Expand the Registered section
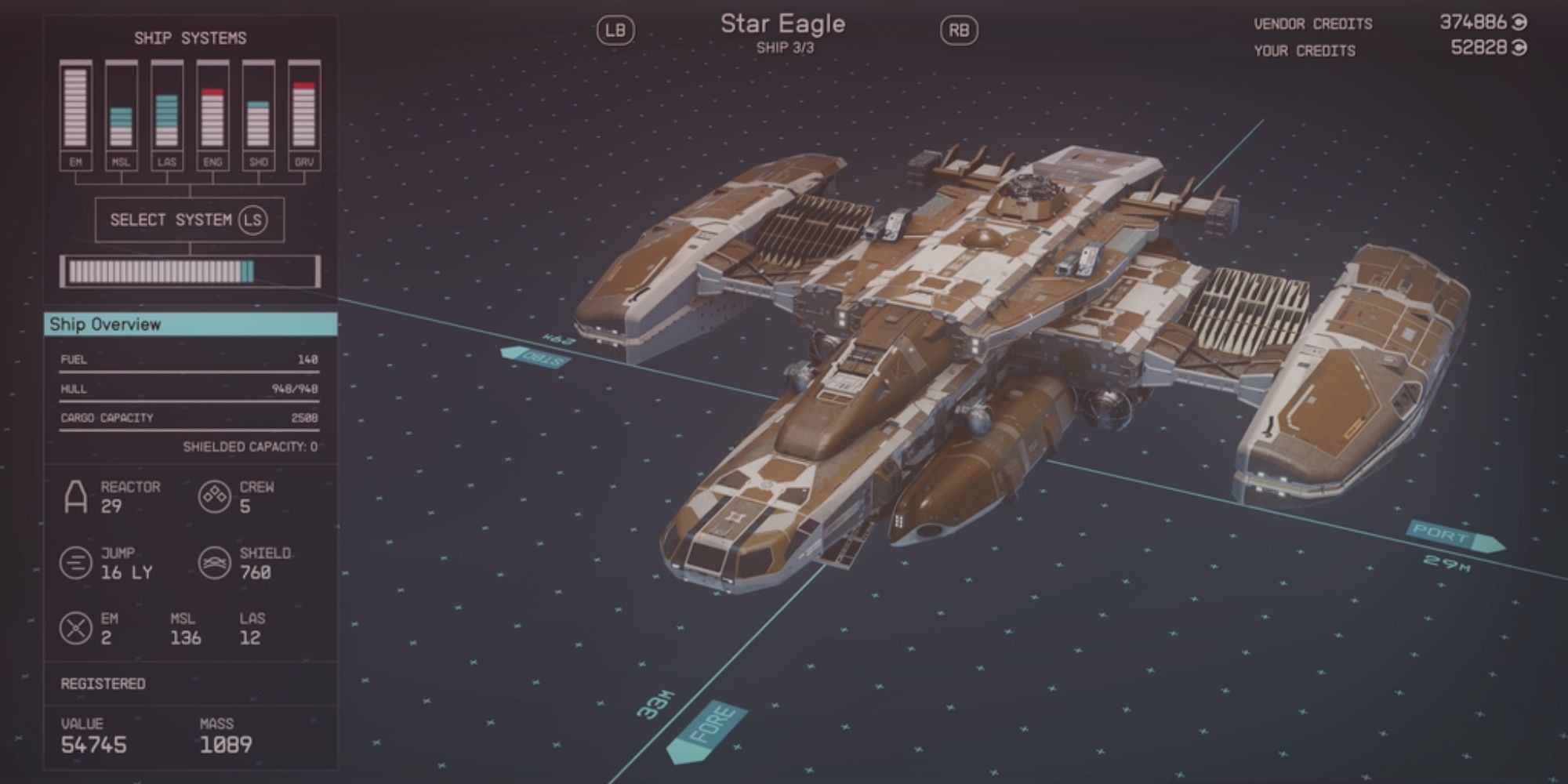Image resolution: width=1568 pixels, height=784 pixels. click(x=102, y=684)
